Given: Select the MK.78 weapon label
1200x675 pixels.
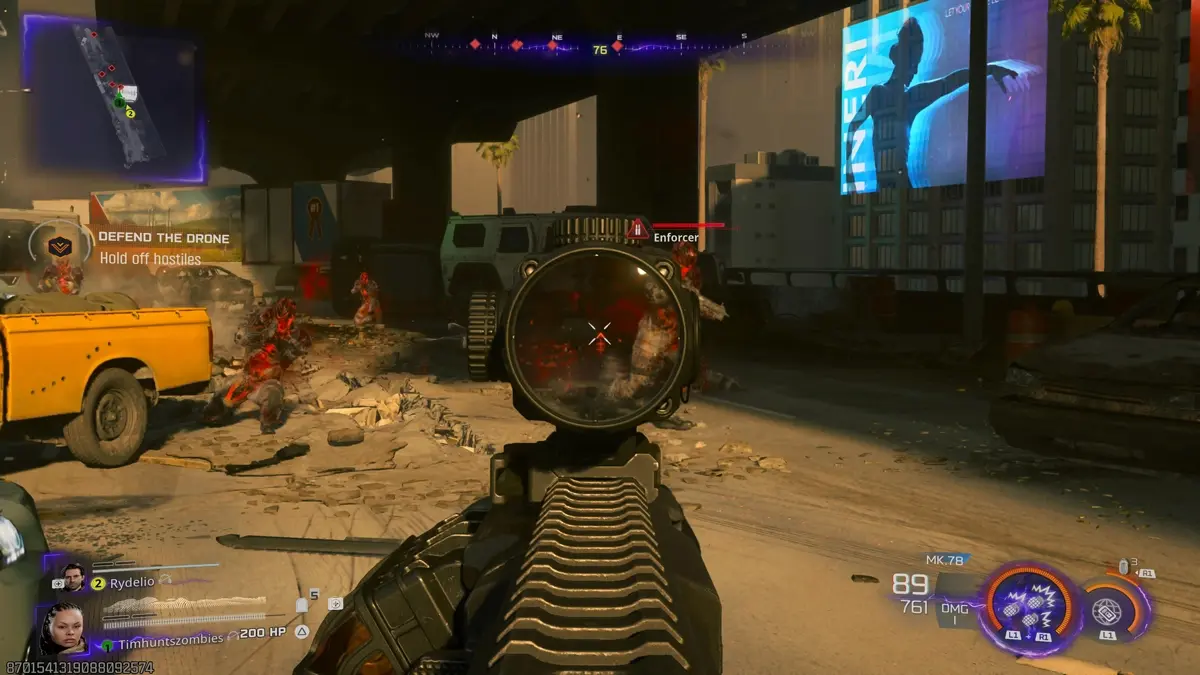Looking at the screenshot, I should click(943, 560).
